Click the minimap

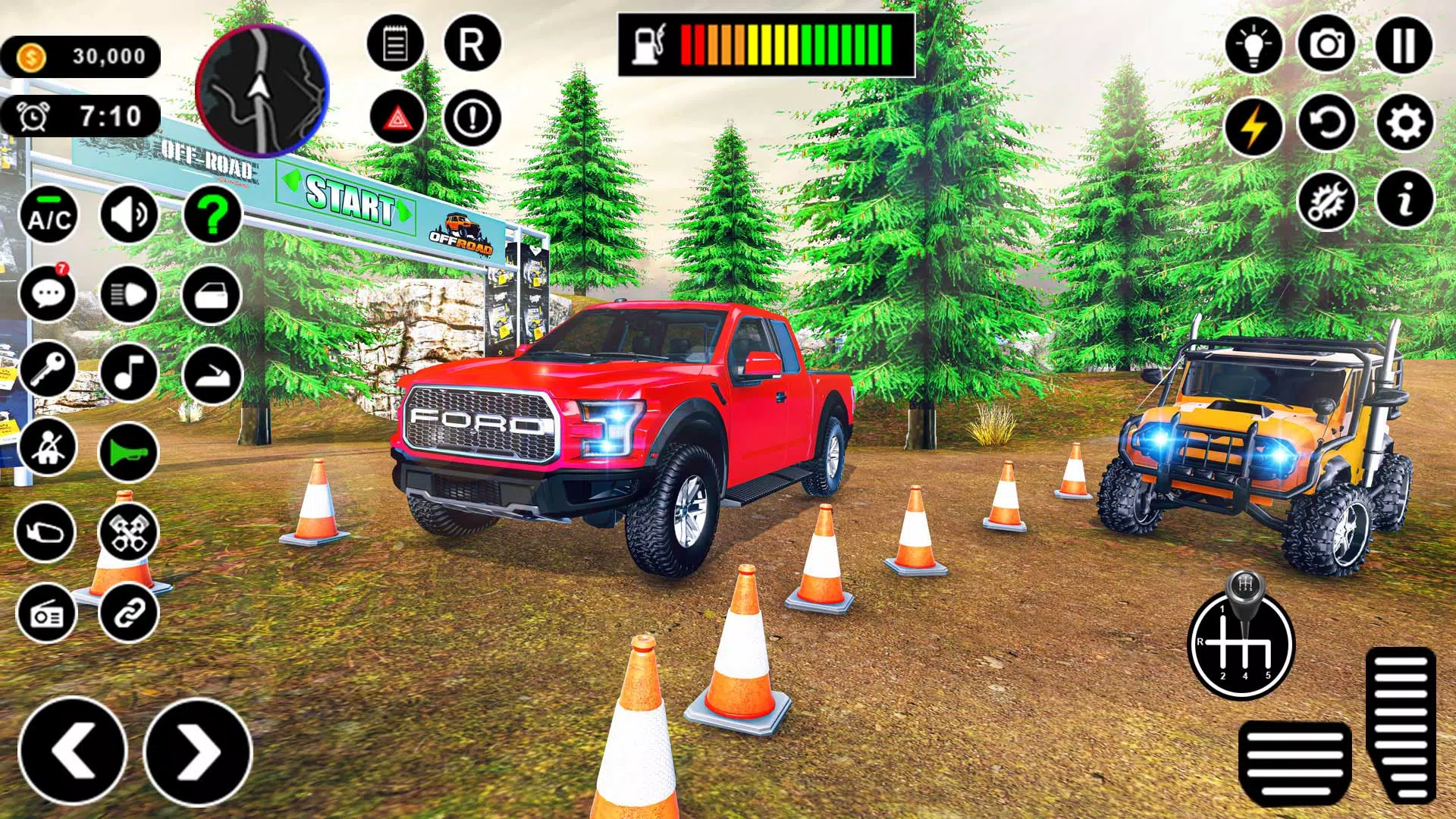(x=262, y=90)
